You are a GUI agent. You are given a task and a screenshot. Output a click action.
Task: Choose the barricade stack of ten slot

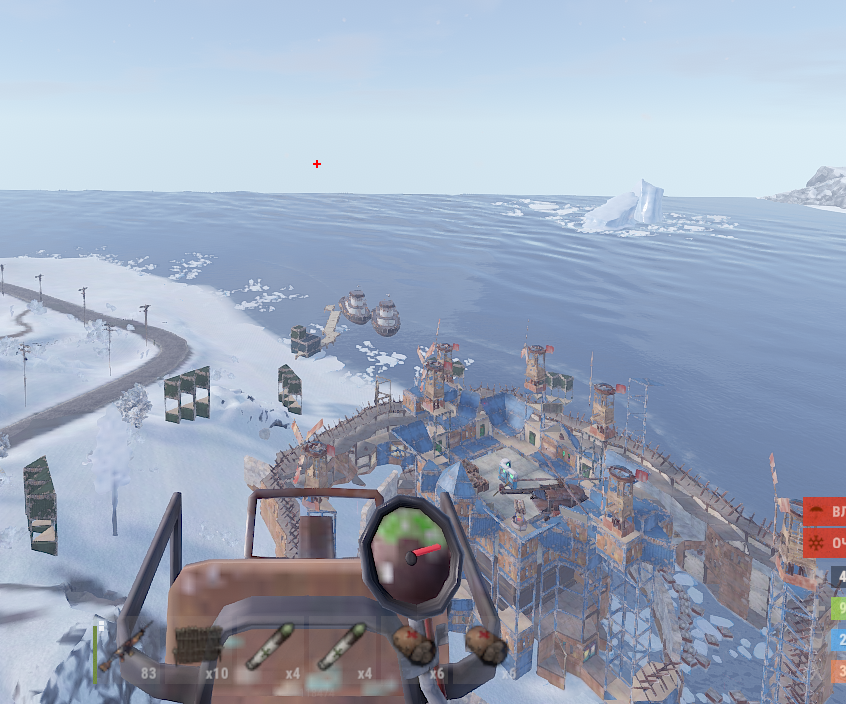coord(199,648)
